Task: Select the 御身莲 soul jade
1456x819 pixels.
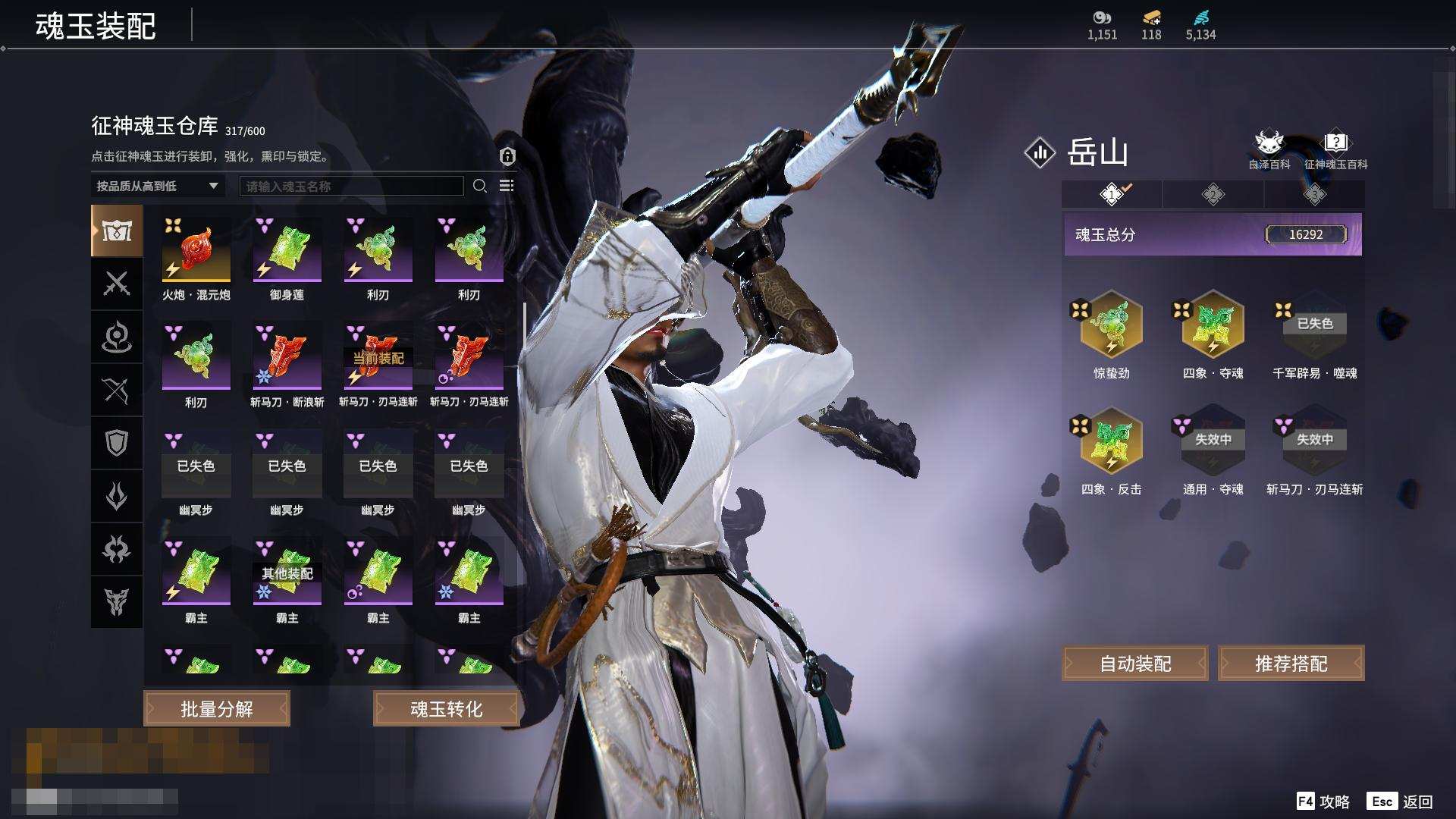Action: tap(287, 250)
